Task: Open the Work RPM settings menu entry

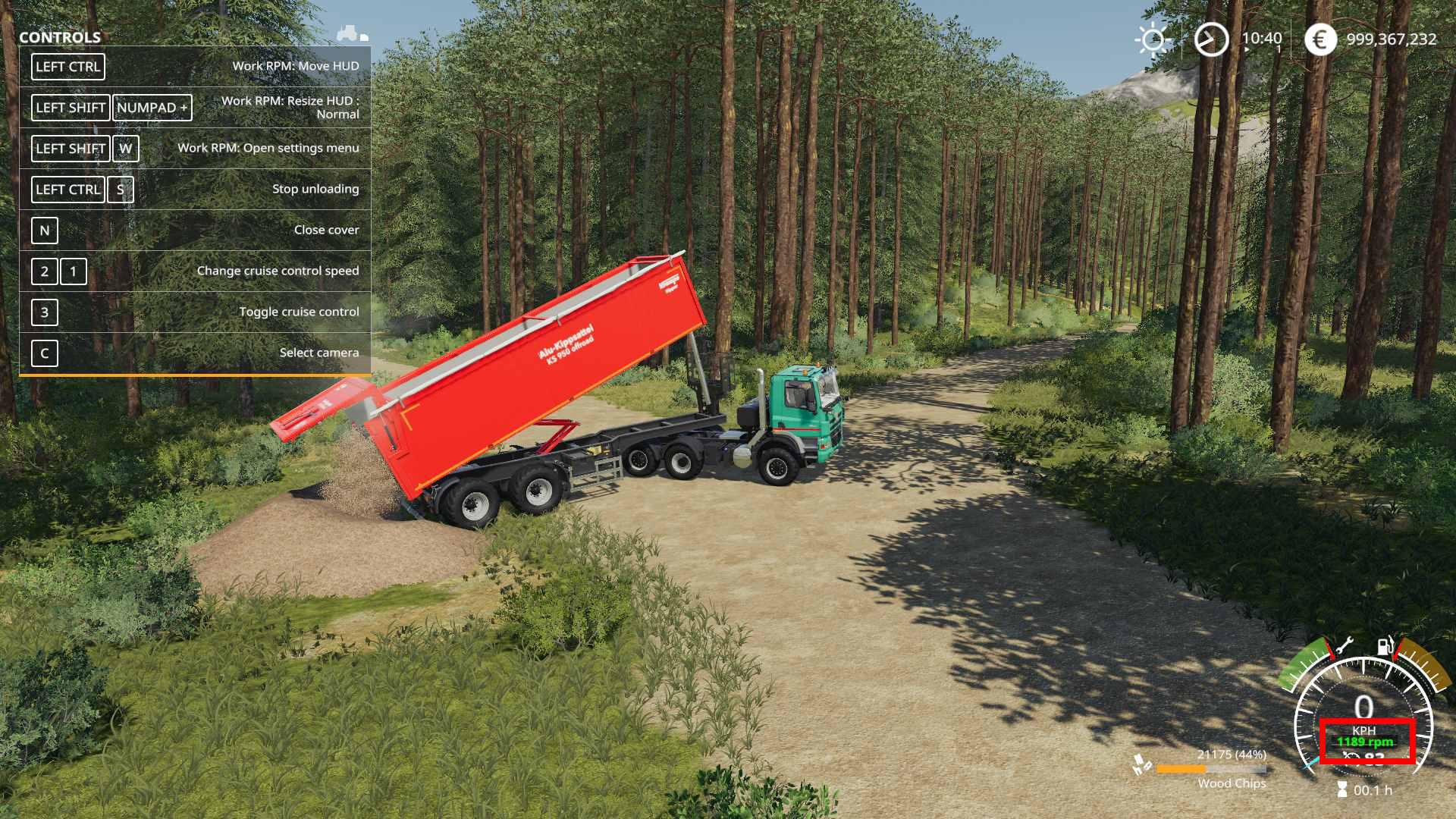Action: (x=269, y=148)
